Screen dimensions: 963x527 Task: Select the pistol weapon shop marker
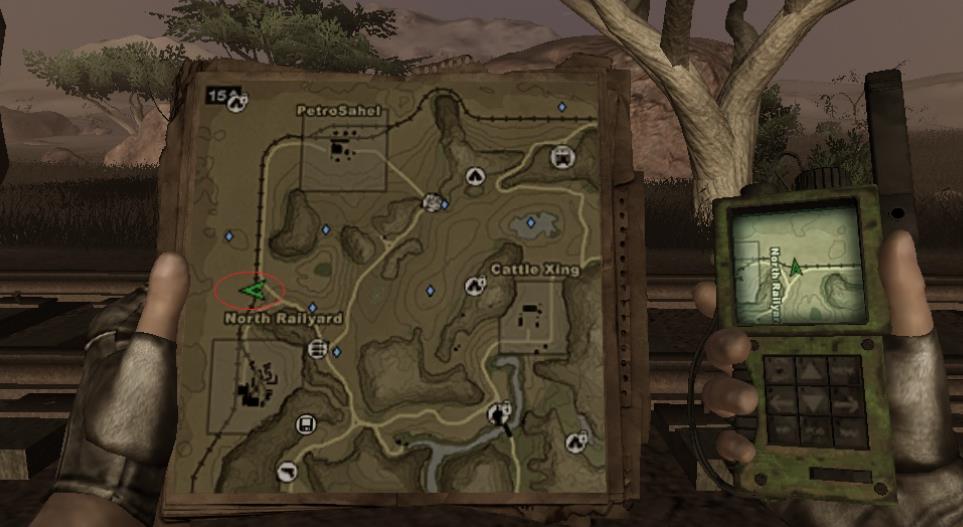(288, 471)
